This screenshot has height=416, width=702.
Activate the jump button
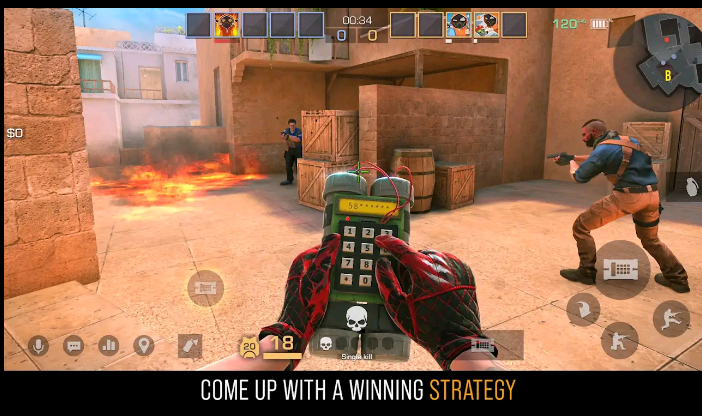point(672,319)
